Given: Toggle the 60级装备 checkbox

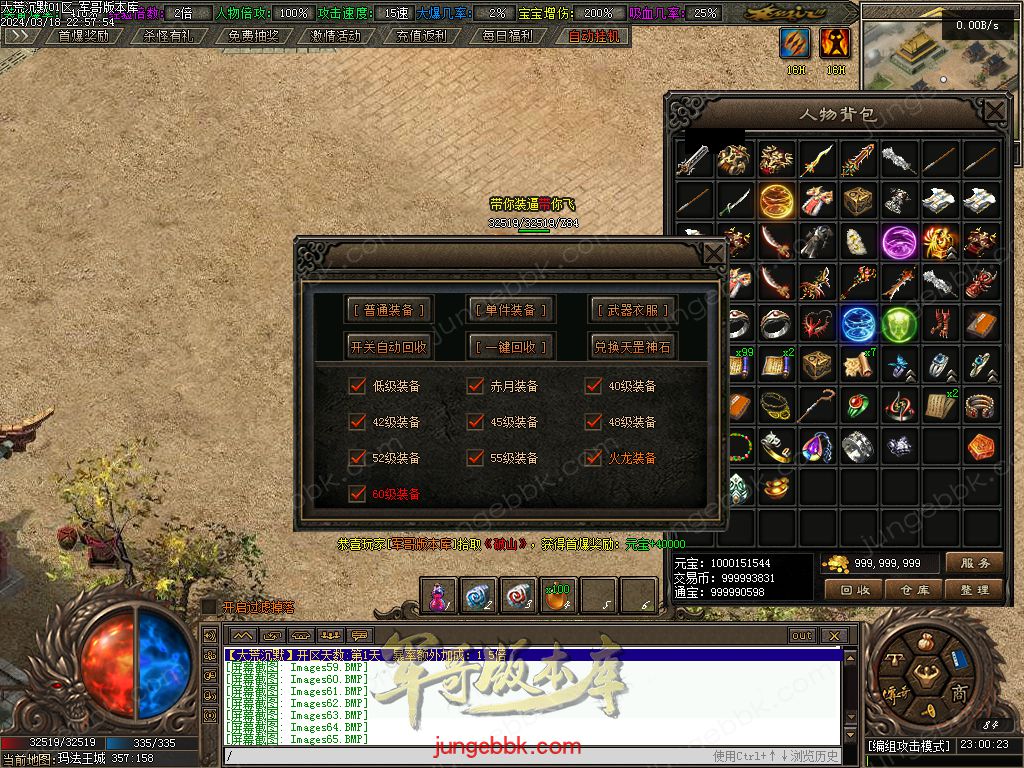Looking at the screenshot, I should [357, 494].
